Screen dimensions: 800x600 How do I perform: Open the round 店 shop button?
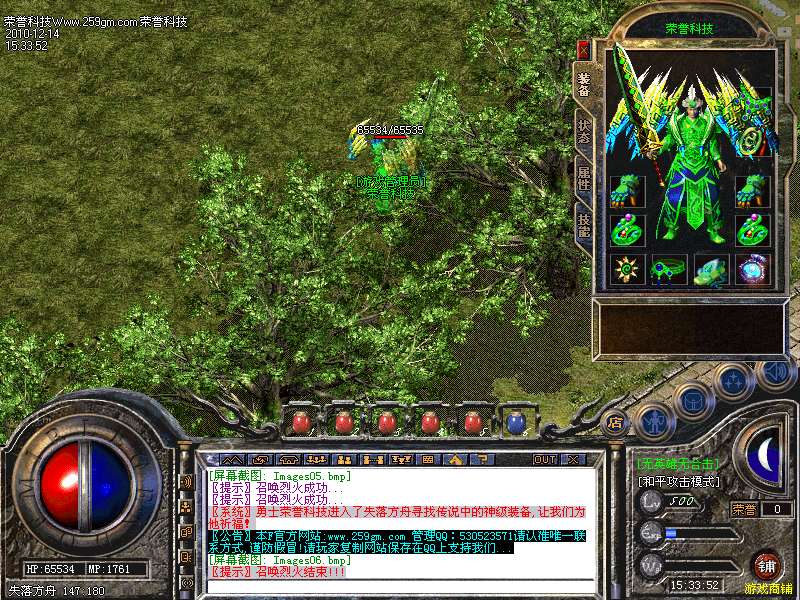(x=616, y=422)
